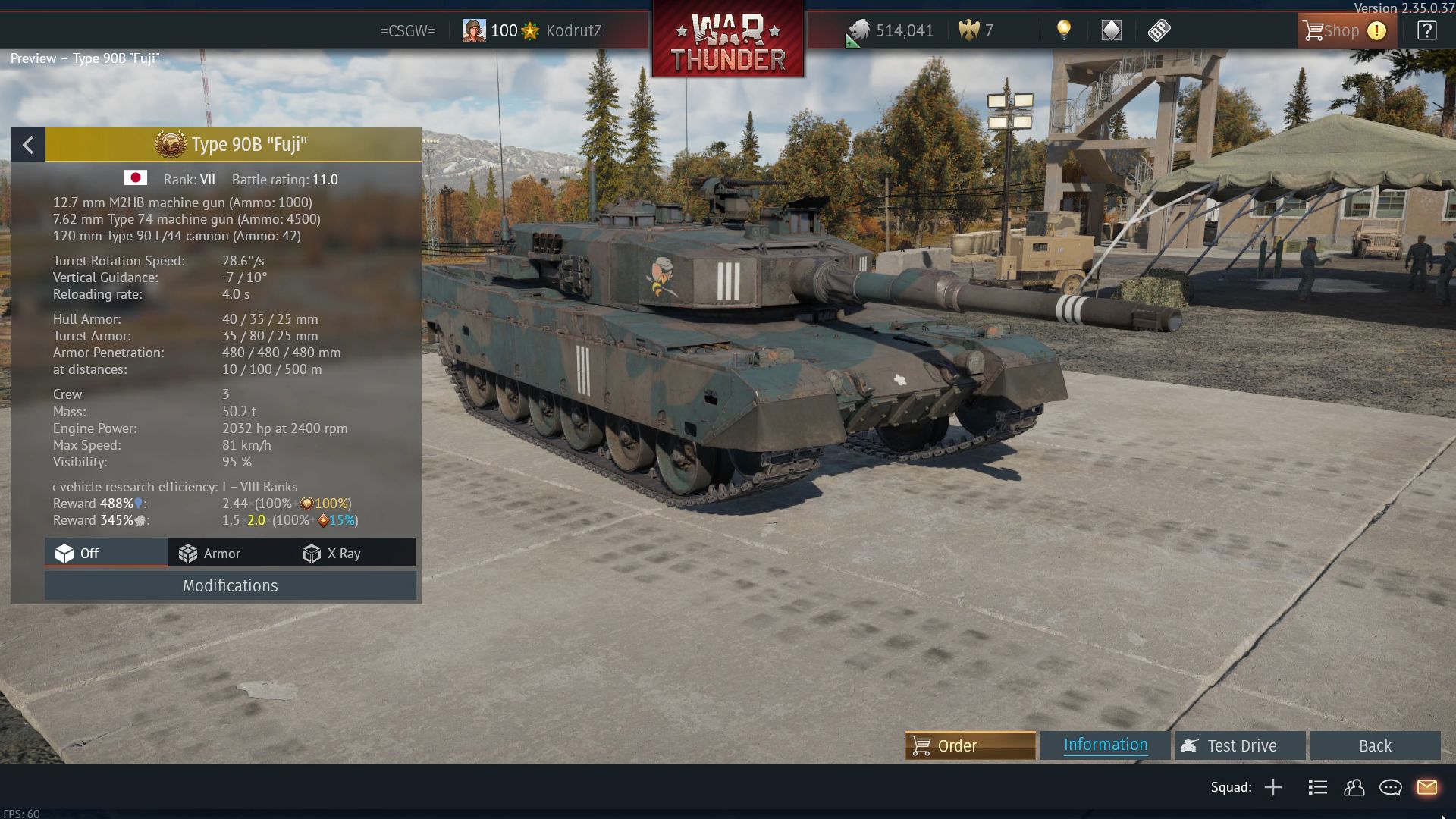Open the chat bubble icon

1390,787
